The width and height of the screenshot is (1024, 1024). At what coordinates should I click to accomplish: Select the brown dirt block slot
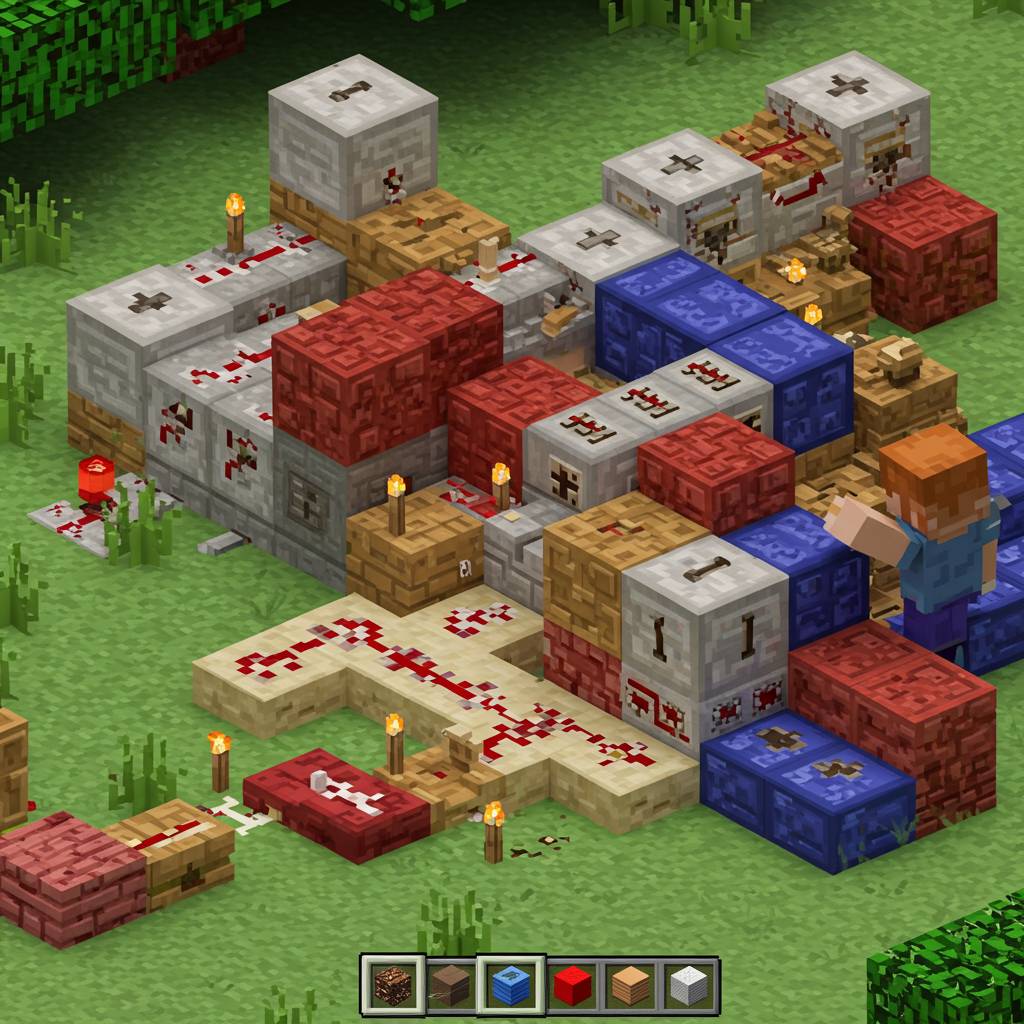click(x=451, y=986)
